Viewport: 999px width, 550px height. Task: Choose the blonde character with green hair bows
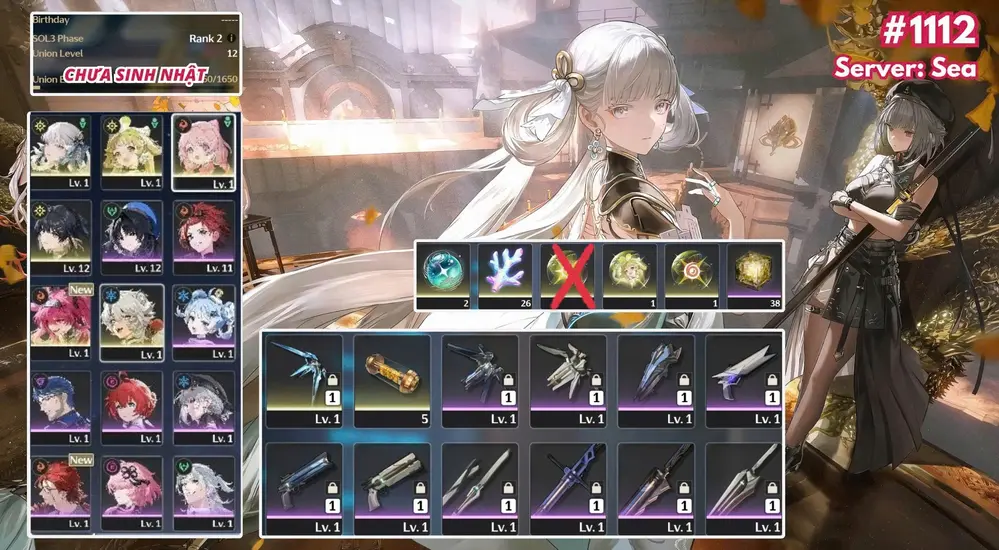coord(134,151)
